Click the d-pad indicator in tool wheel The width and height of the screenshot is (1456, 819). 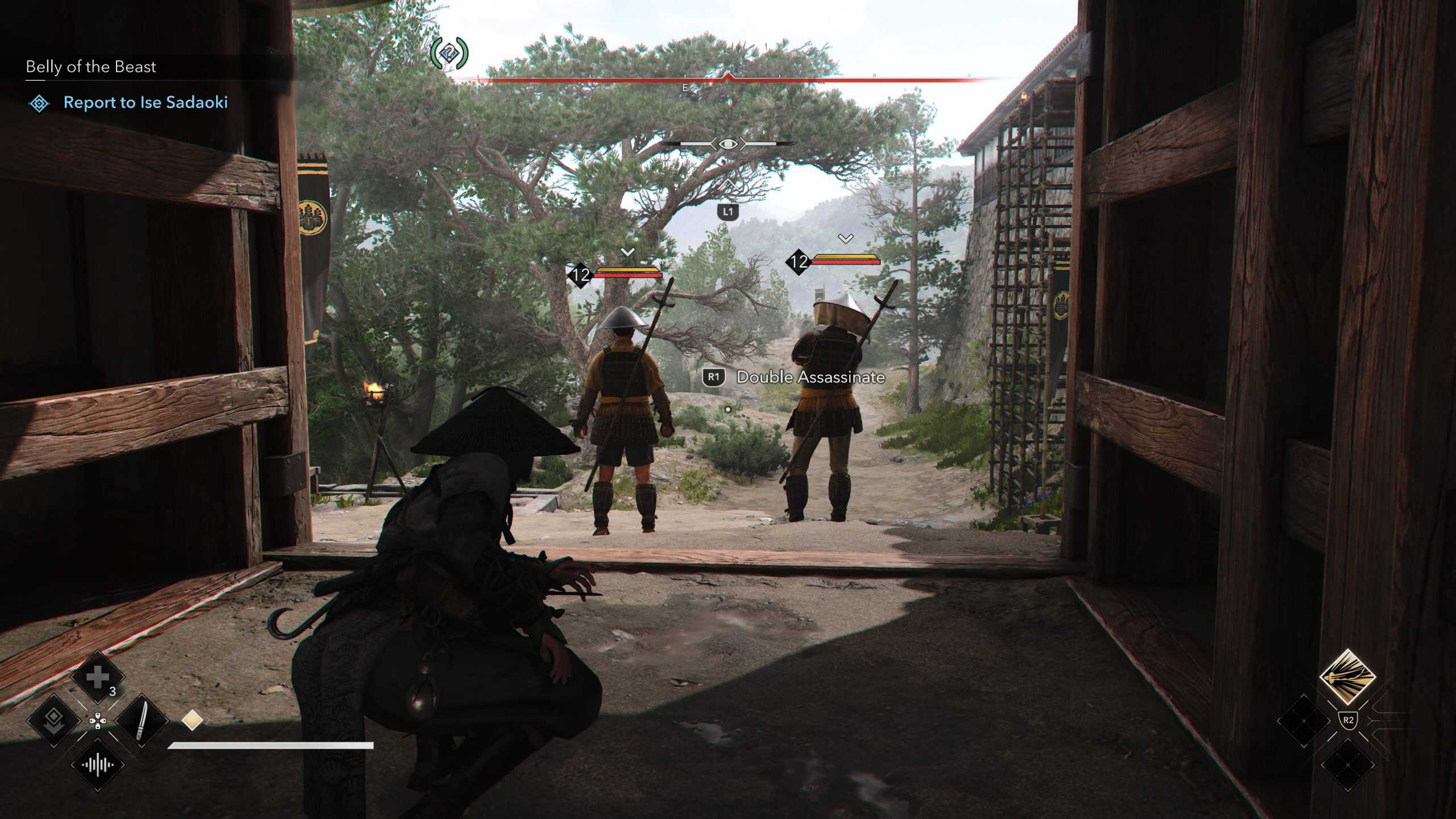98,722
